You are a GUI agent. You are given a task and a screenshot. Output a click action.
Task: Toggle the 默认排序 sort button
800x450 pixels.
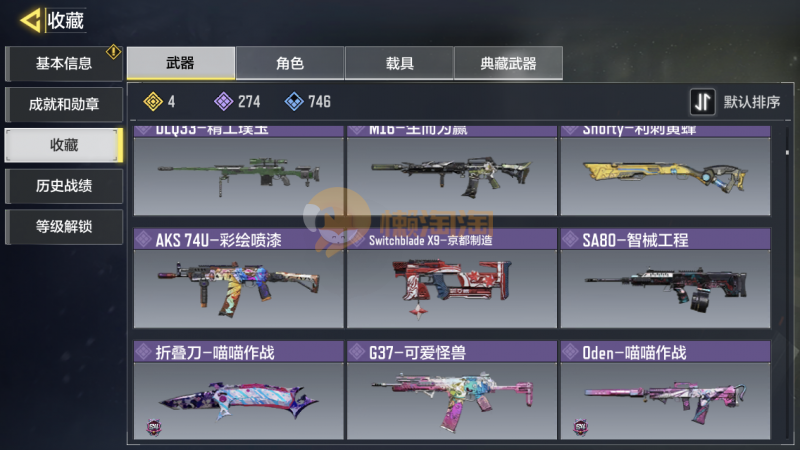(x=736, y=102)
